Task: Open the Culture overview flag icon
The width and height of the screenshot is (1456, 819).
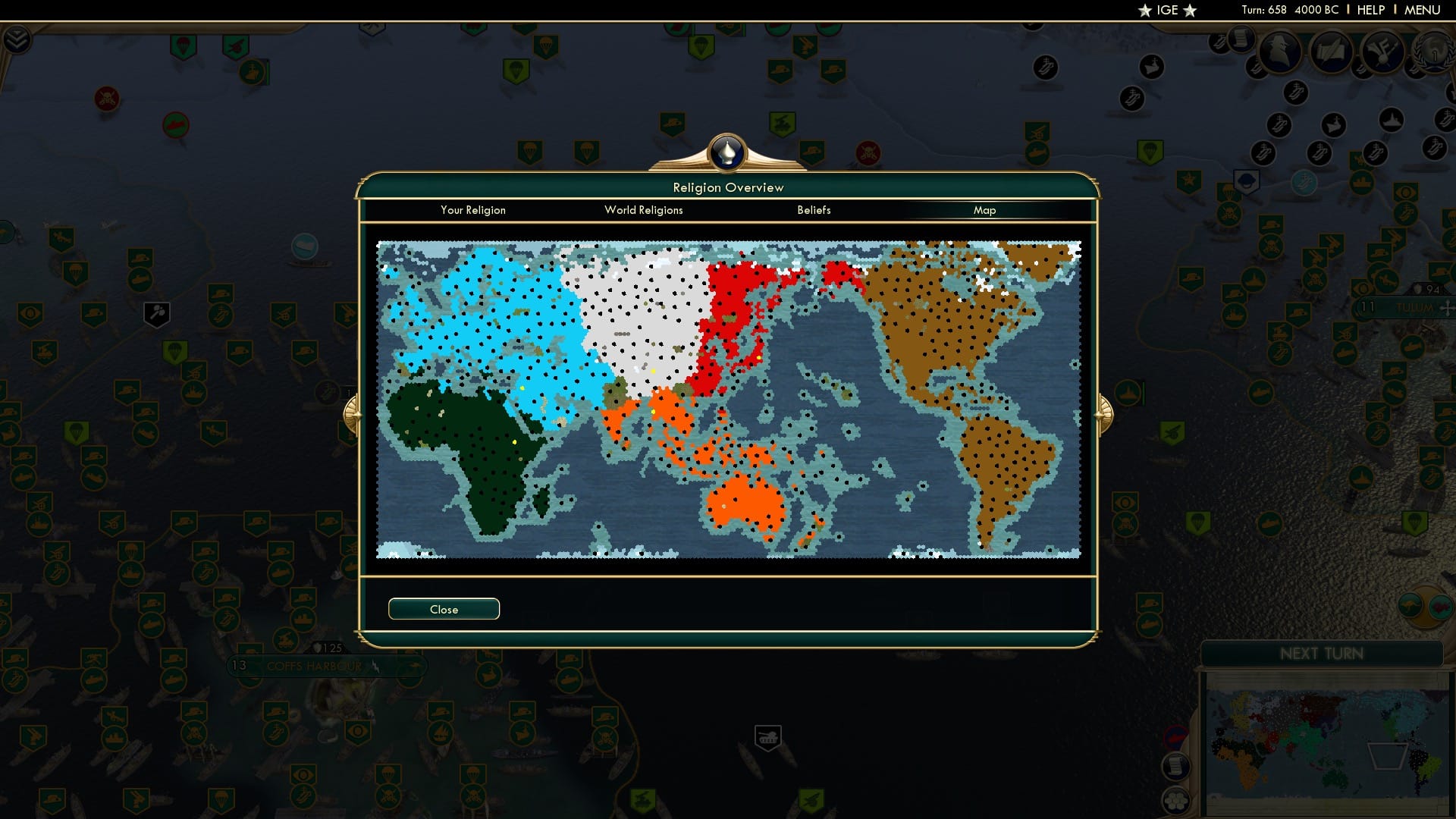Action: 1382,52
